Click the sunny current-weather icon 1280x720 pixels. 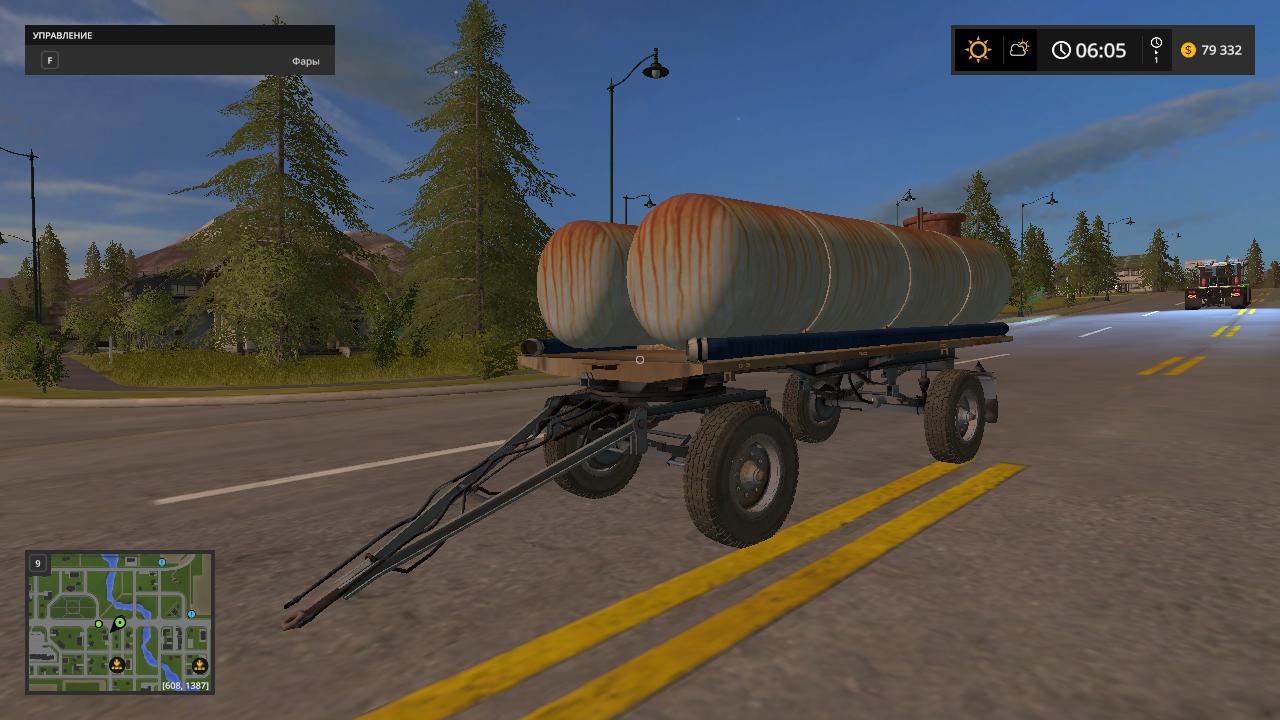tap(977, 50)
